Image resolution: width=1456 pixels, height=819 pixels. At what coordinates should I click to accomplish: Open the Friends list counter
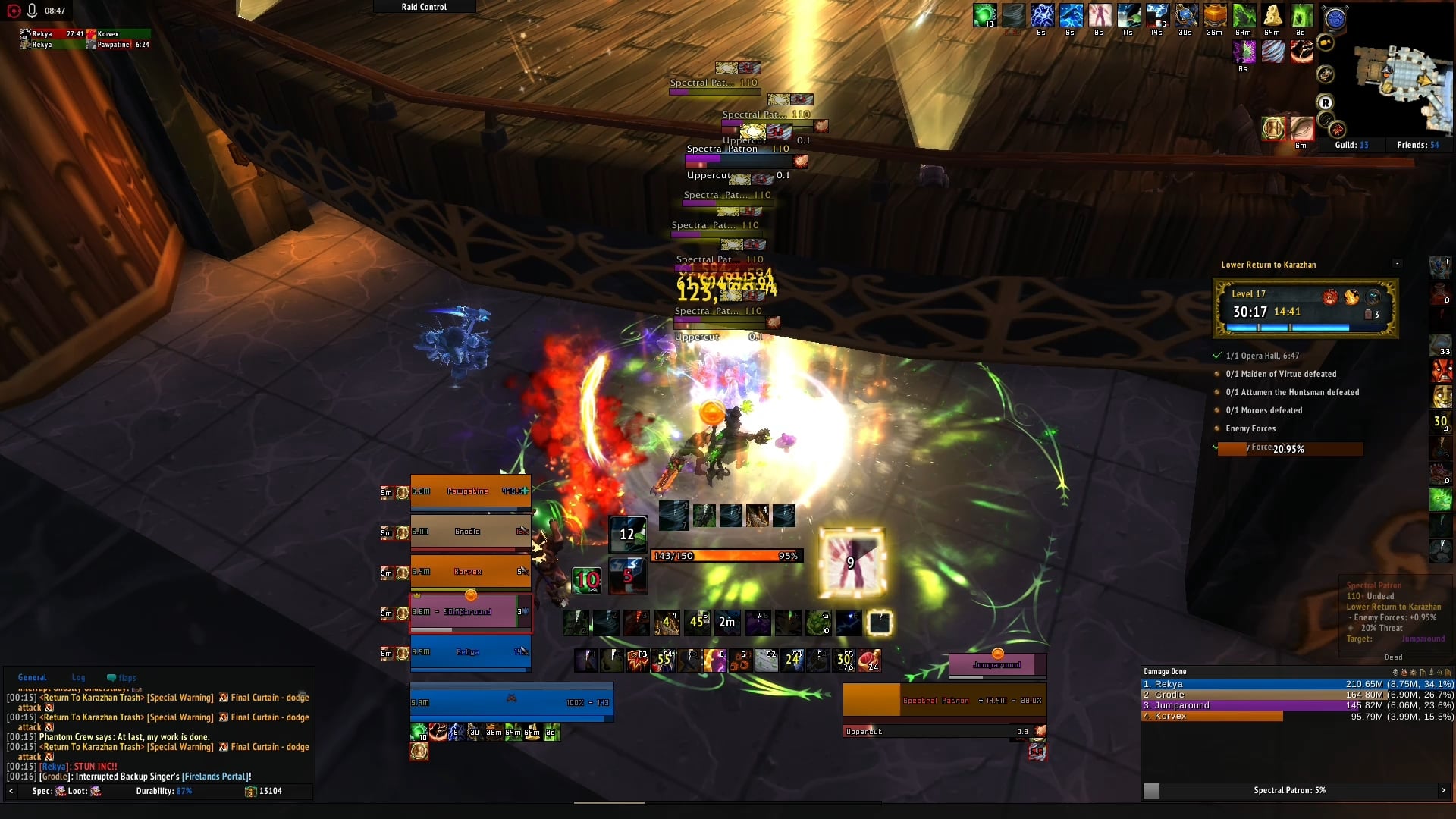tap(1417, 145)
